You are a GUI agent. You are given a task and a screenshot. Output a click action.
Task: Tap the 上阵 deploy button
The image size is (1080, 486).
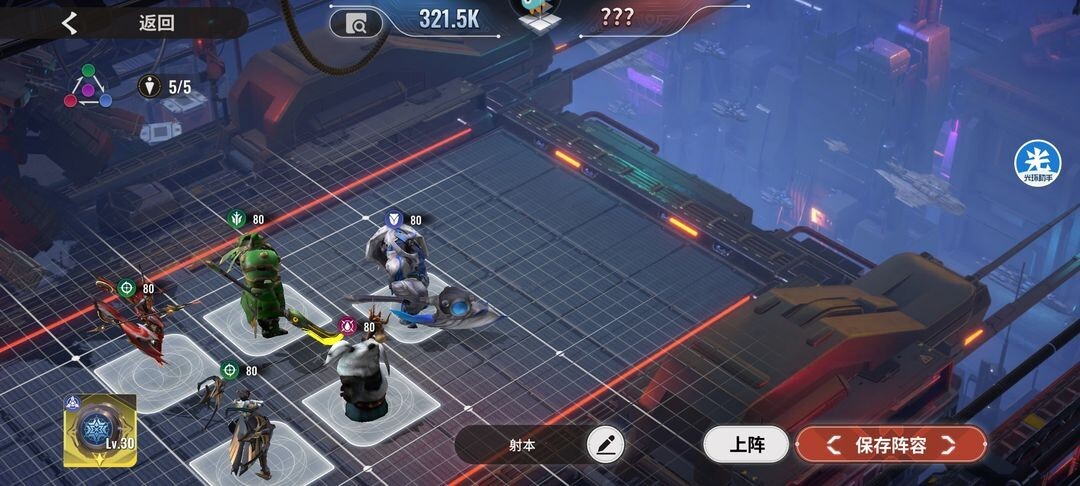point(746,445)
